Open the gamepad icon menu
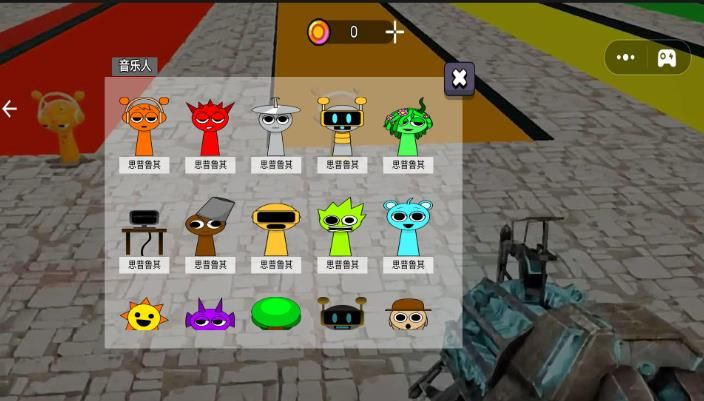Screen dimensions: 704x401 tap(666, 57)
